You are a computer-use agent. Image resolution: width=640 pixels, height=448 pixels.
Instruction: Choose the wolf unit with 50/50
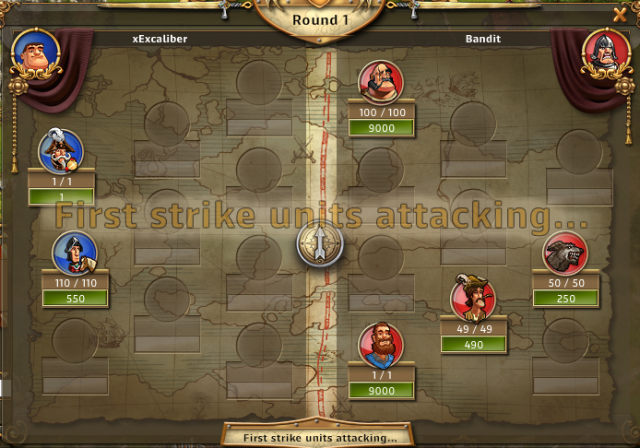pos(565,254)
